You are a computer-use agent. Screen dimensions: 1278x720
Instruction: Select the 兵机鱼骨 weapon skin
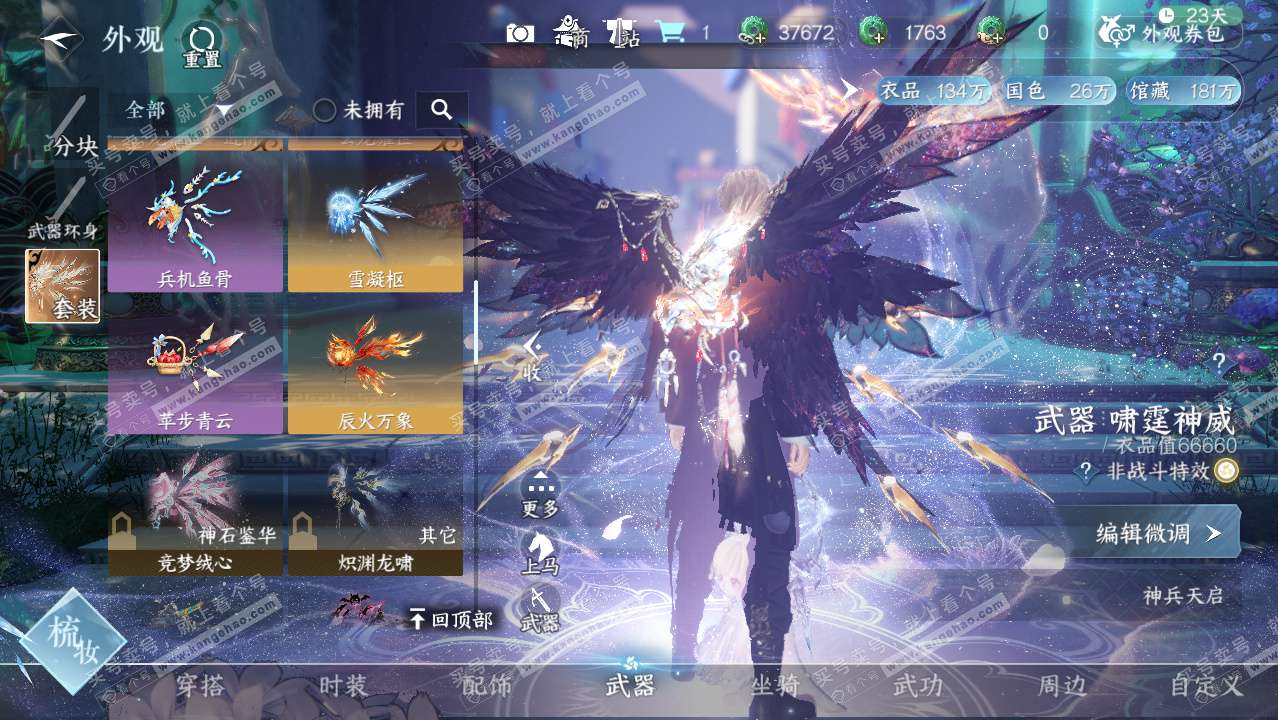(x=195, y=223)
